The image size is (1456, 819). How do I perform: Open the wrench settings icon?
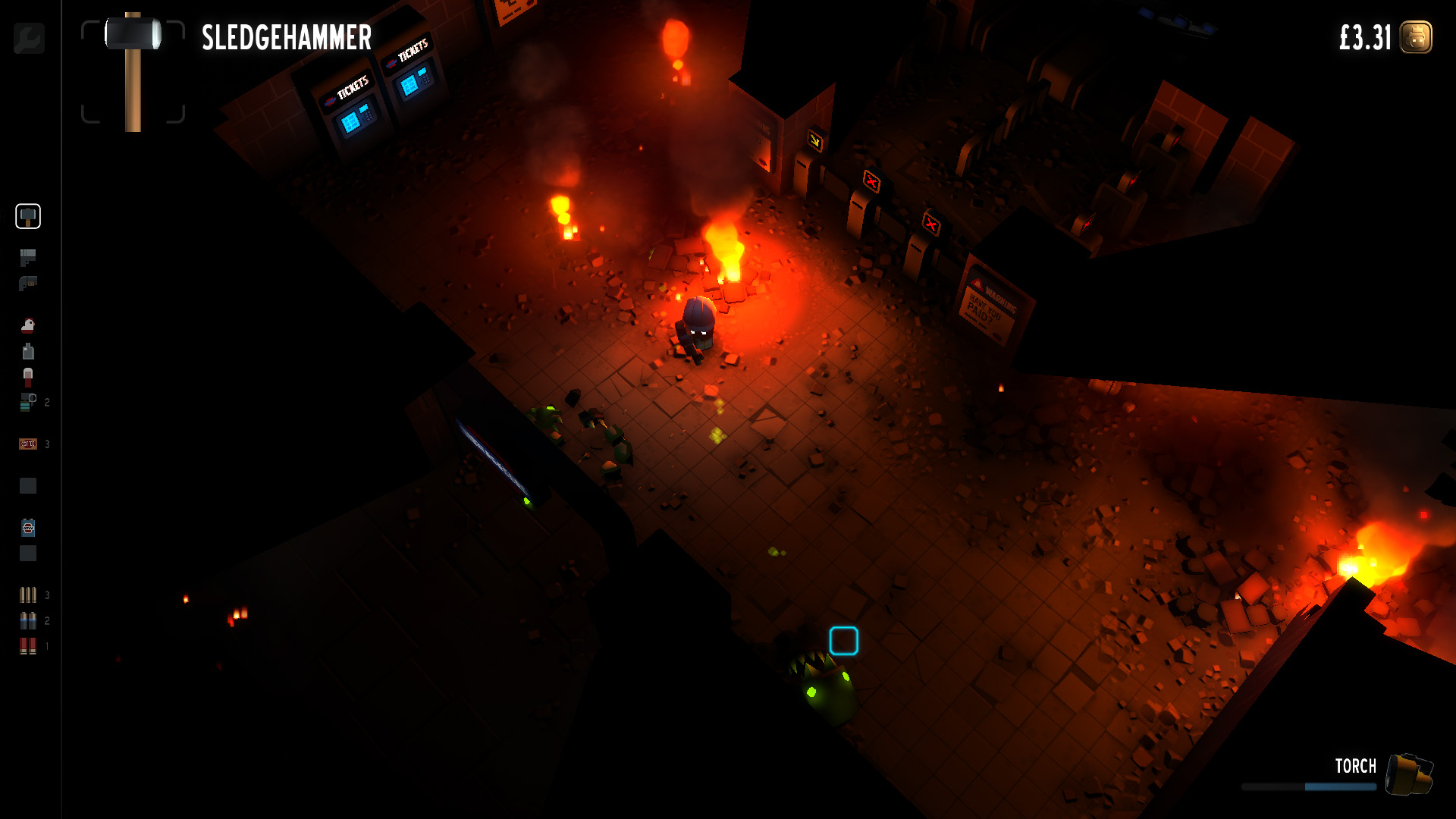coord(29,38)
